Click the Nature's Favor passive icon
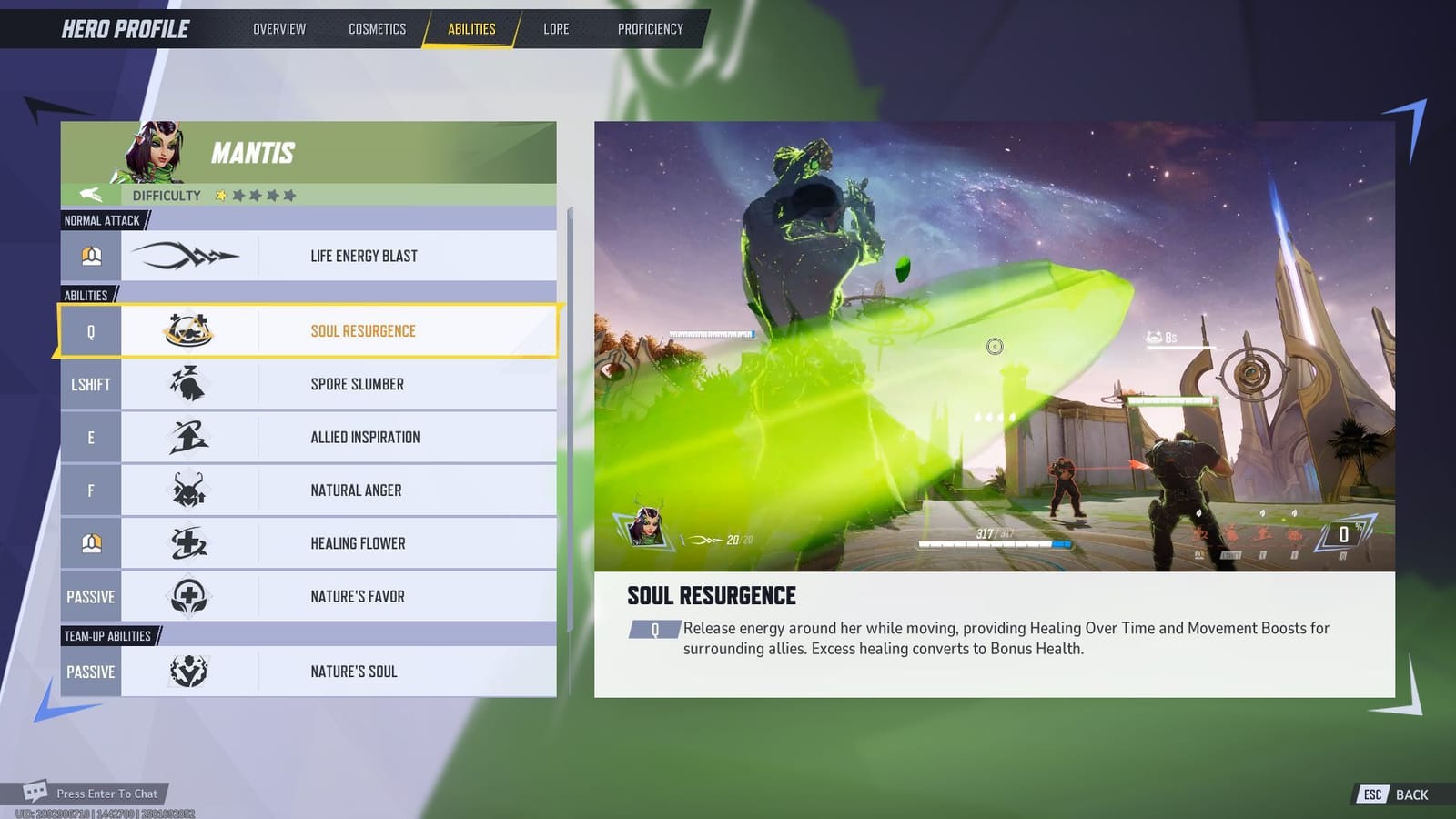 tap(188, 596)
